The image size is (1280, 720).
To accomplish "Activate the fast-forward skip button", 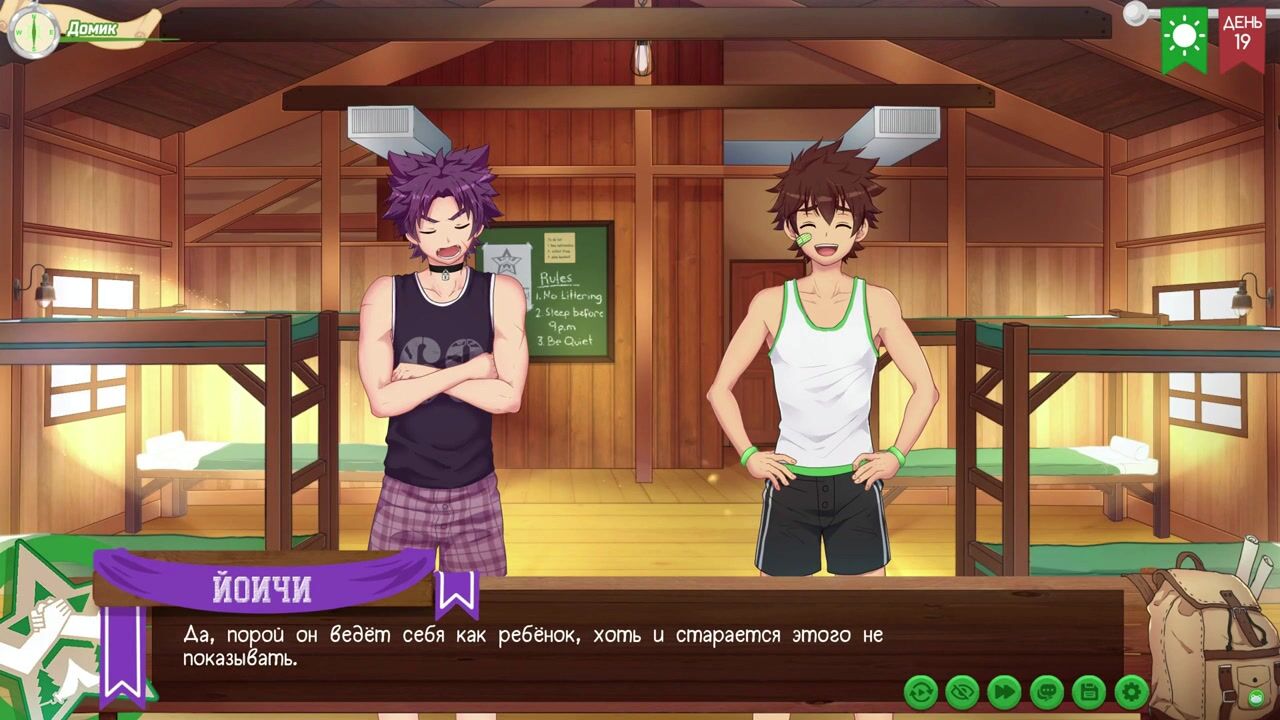I will (x=1005, y=691).
